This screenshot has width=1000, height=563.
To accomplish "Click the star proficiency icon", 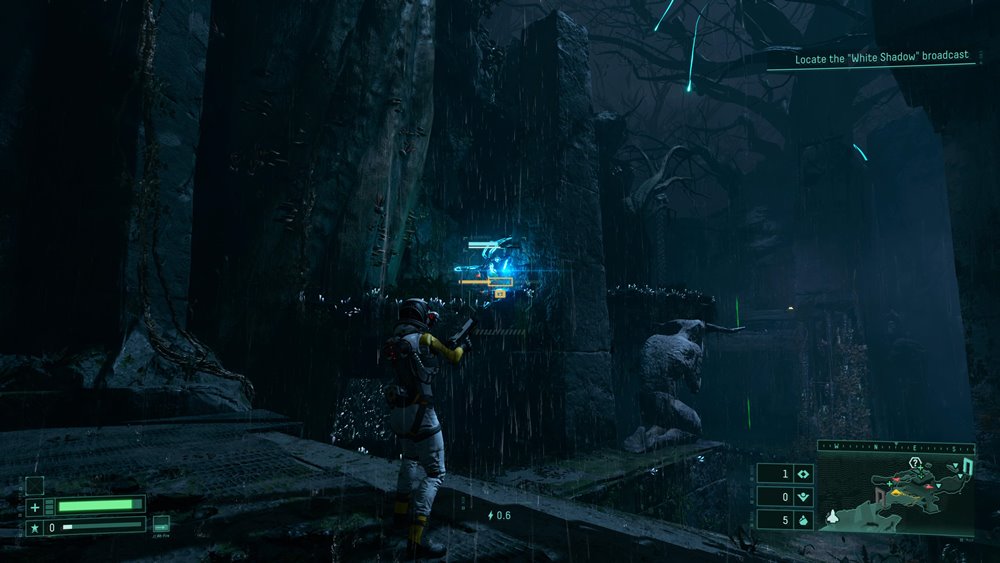I will [x=35, y=527].
